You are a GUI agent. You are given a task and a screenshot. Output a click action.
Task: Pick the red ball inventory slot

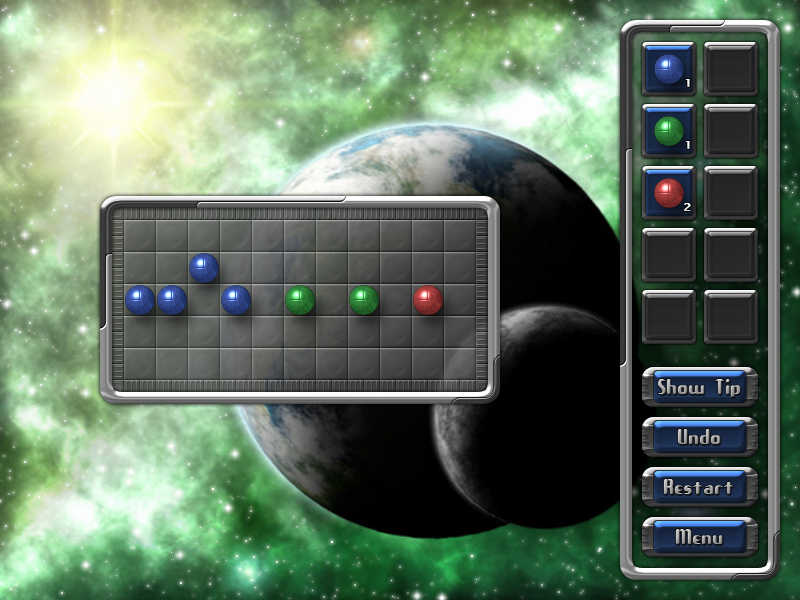point(668,192)
